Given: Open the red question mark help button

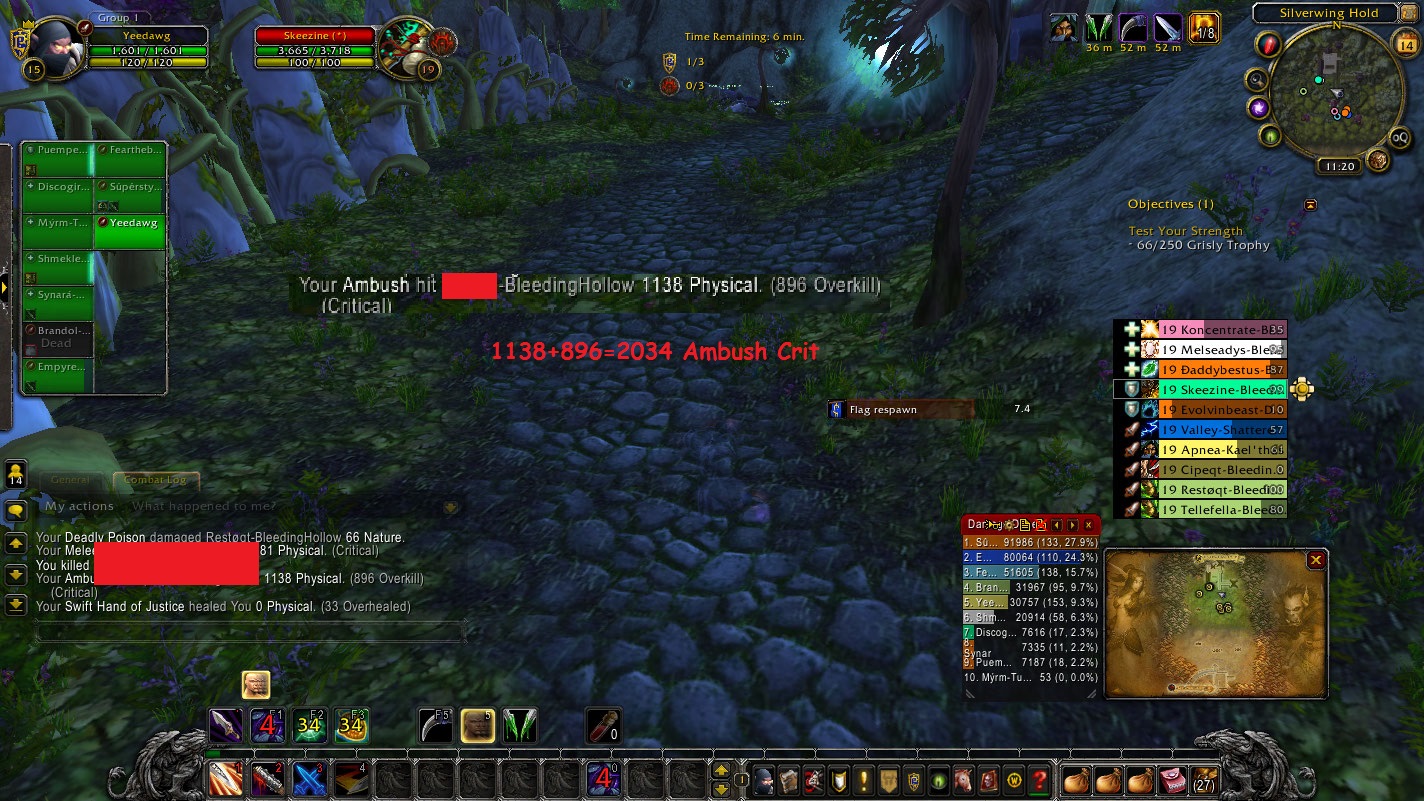Looking at the screenshot, I should (1040, 778).
